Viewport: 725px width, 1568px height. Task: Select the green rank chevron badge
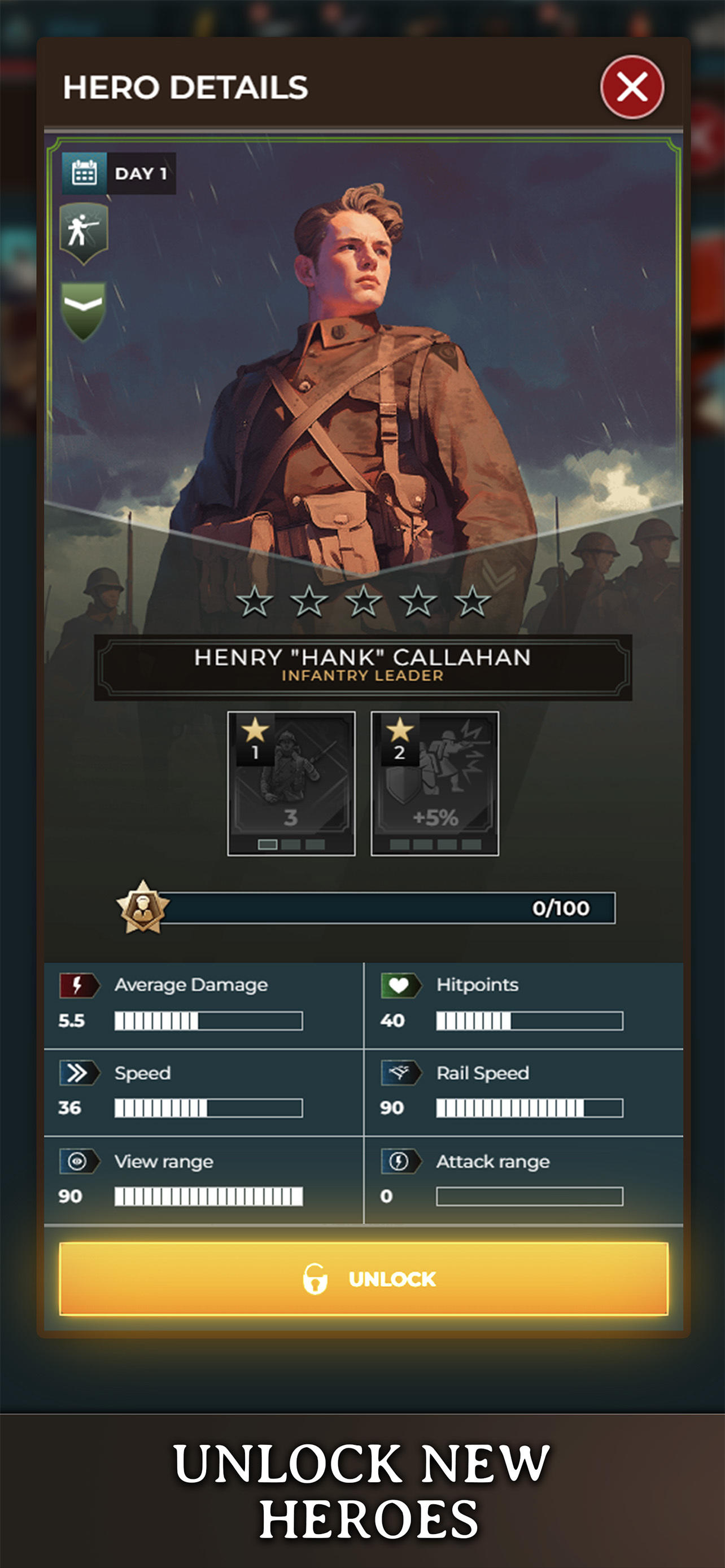pyautogui.click(x=82, y=304)
